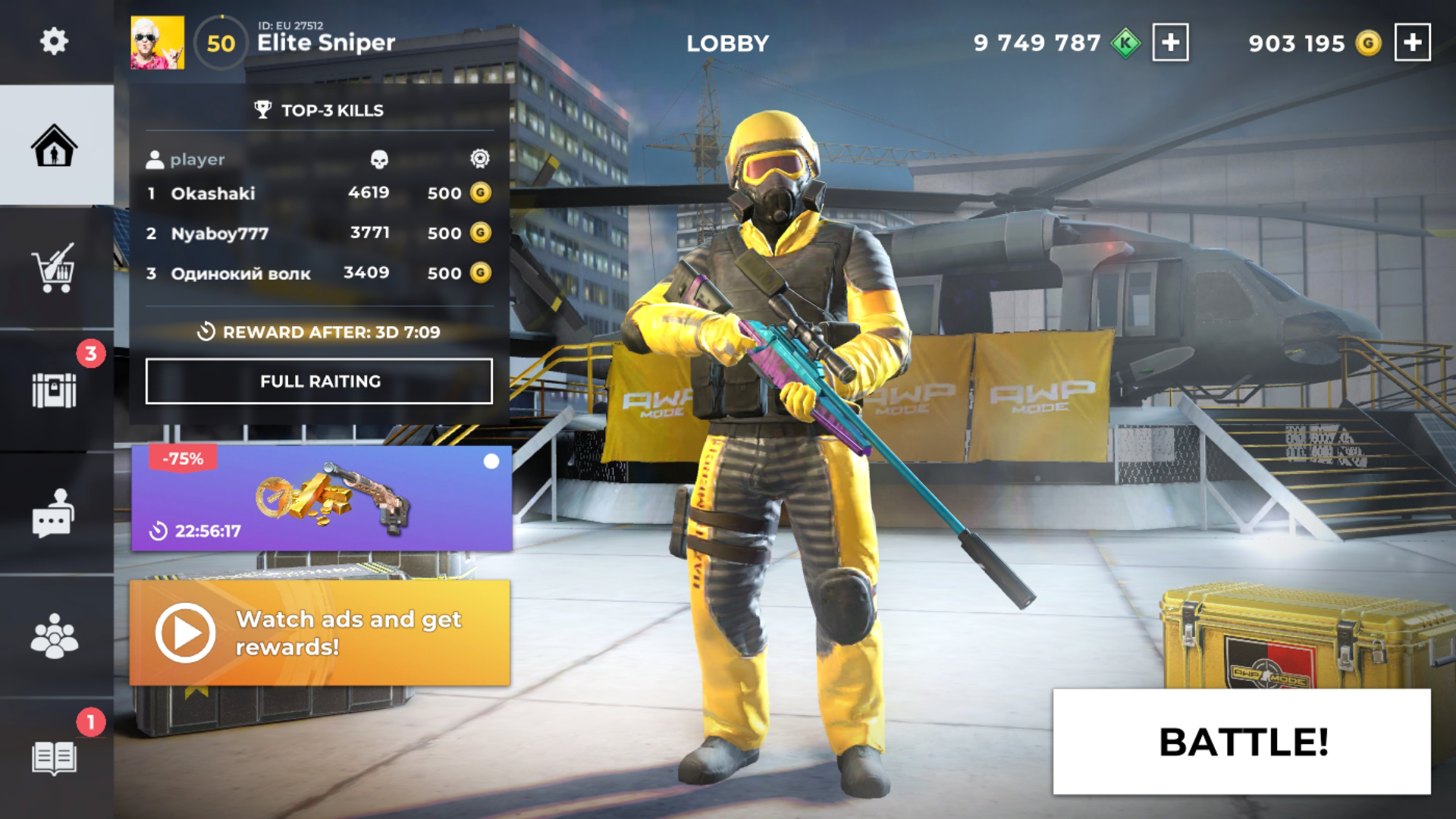Click the gold G currency plus button

(1412, 43)
